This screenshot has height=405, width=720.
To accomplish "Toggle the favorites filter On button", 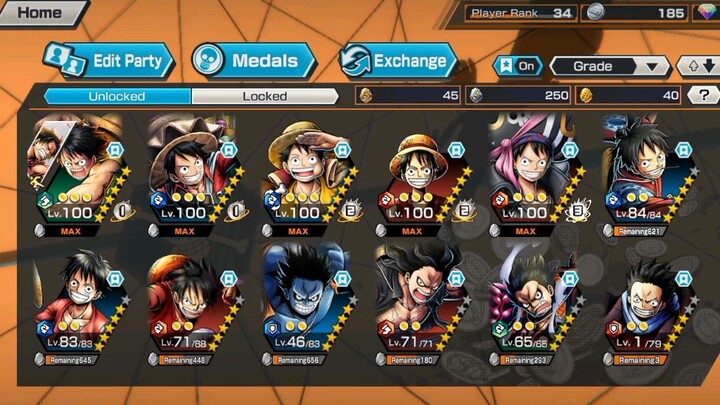I will pyautogui.click(x=520, y=66).
